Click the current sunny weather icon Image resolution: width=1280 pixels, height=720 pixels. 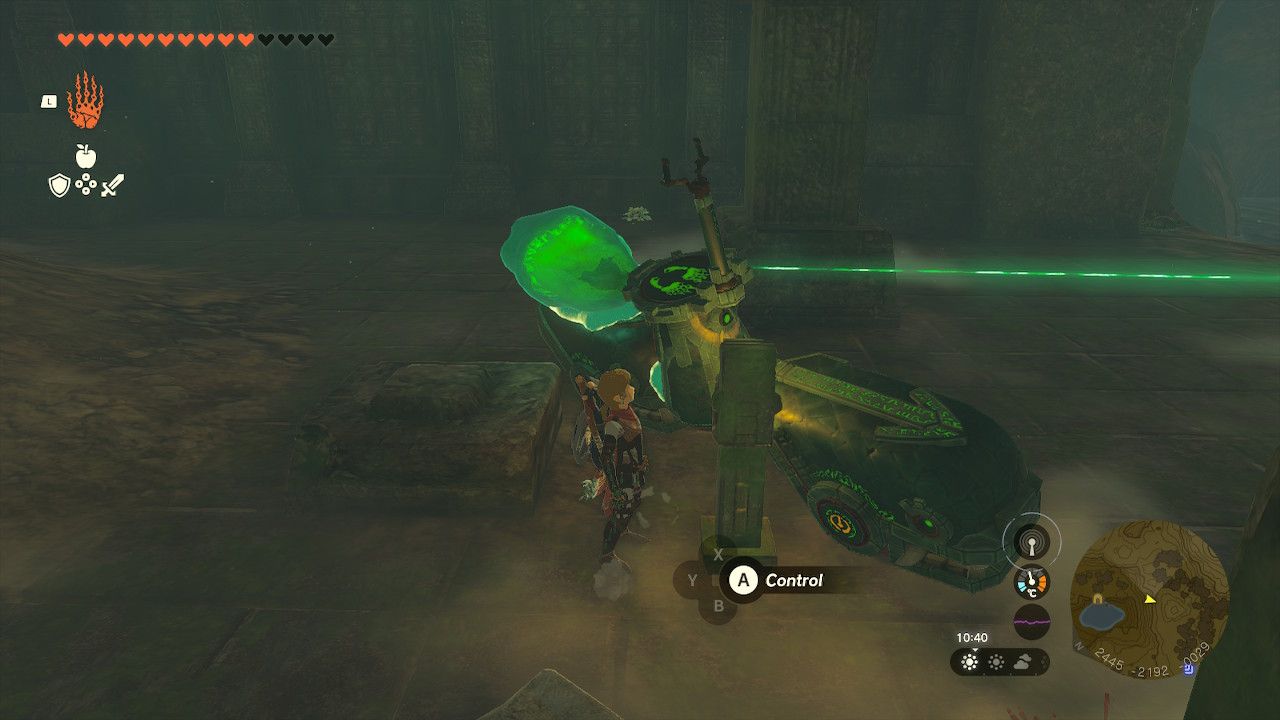pyautogui.click(x=968, y=662)
